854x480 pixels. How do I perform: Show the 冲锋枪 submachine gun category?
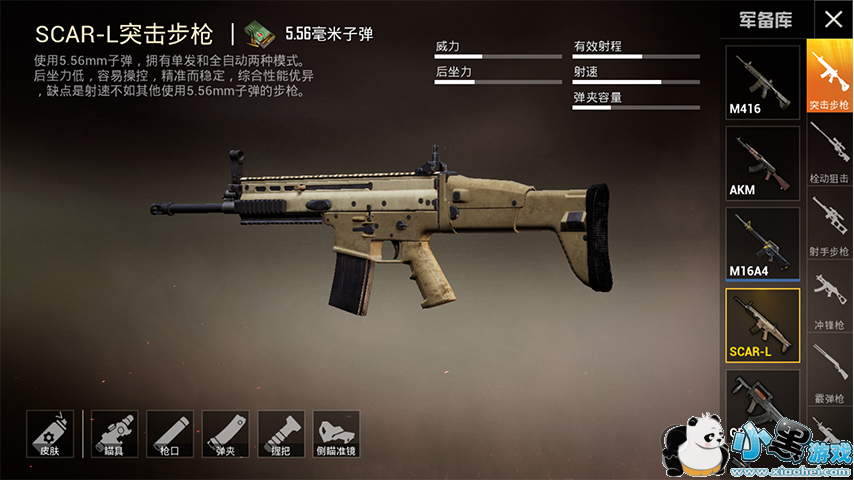pyautogui.click(x=829, y=298)
